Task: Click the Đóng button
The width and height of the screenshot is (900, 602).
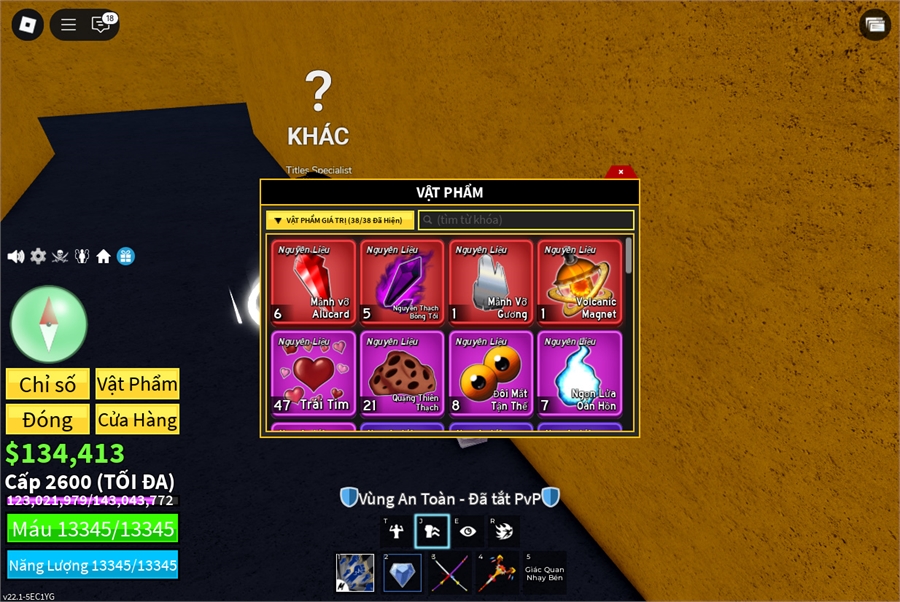Action: (47, 419)
